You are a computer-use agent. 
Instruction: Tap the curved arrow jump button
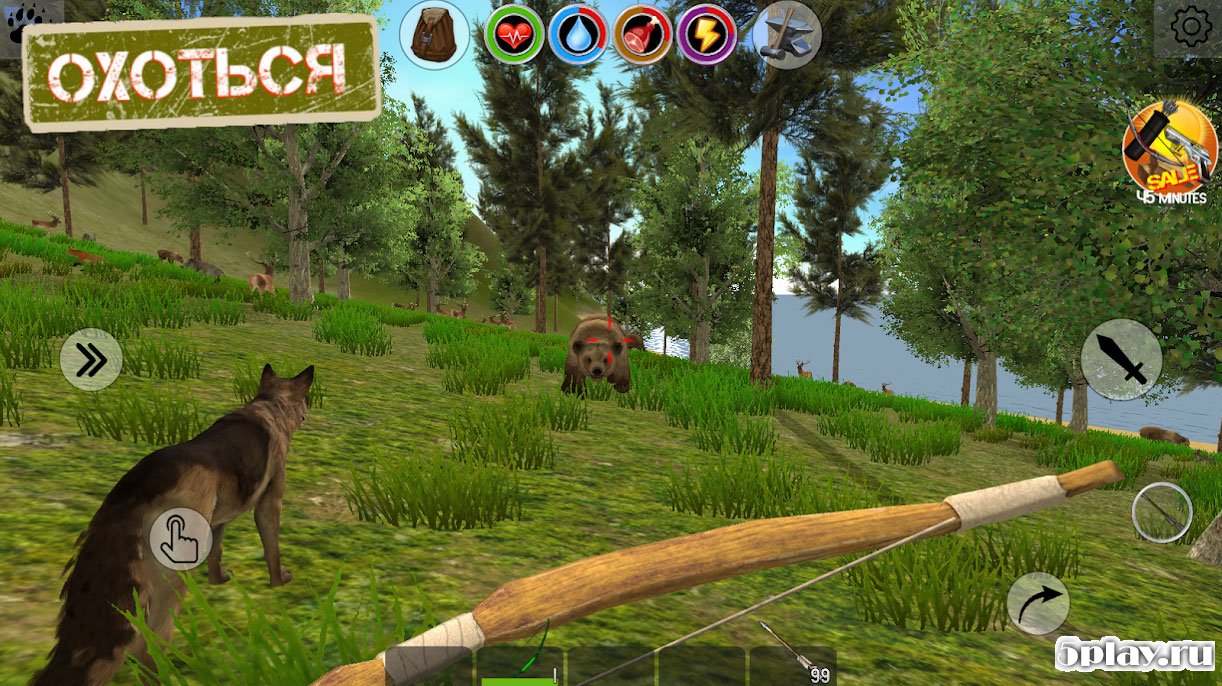point(1037,603)
